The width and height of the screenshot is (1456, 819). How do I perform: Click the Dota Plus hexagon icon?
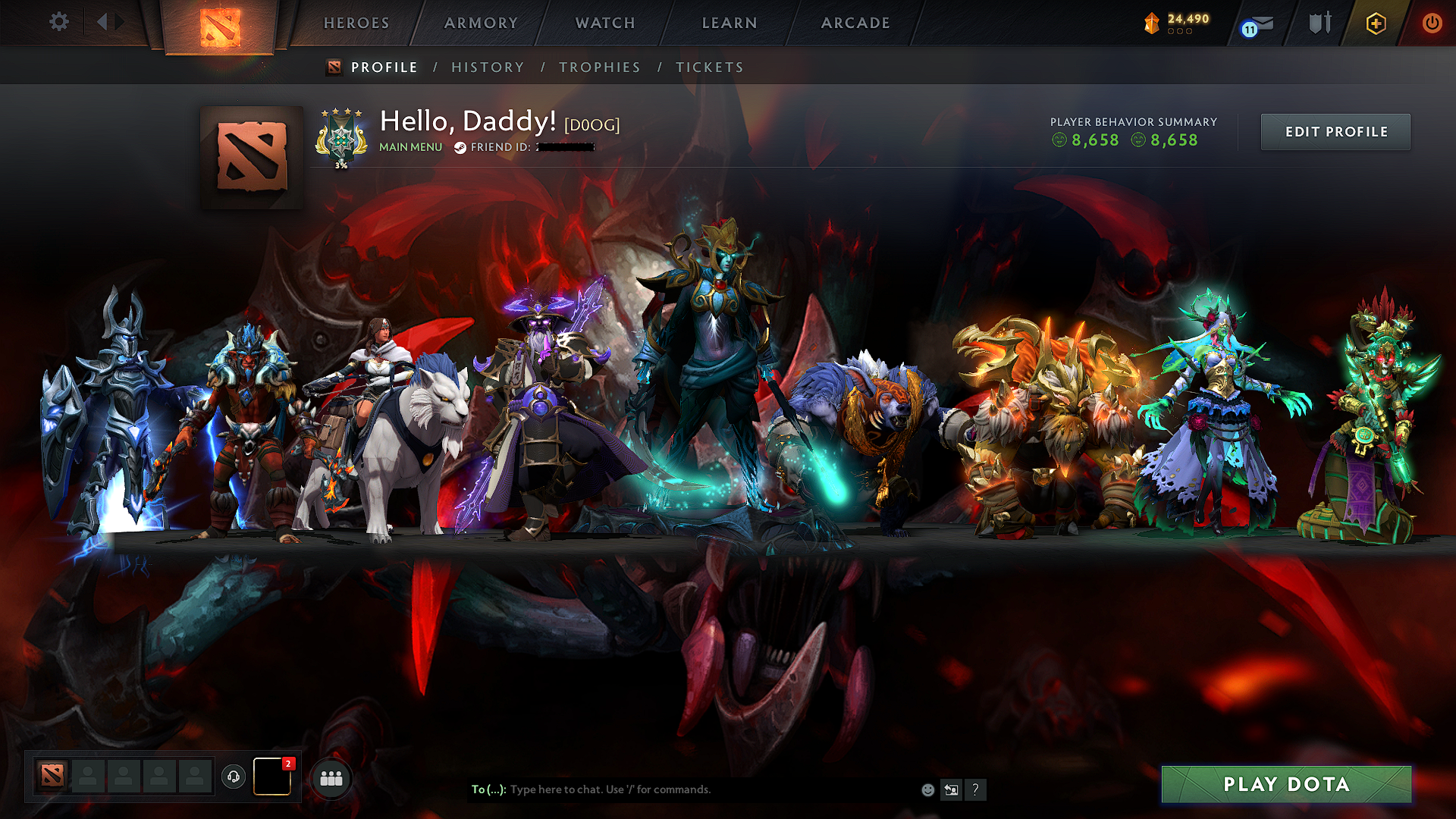coord(1376,23)
